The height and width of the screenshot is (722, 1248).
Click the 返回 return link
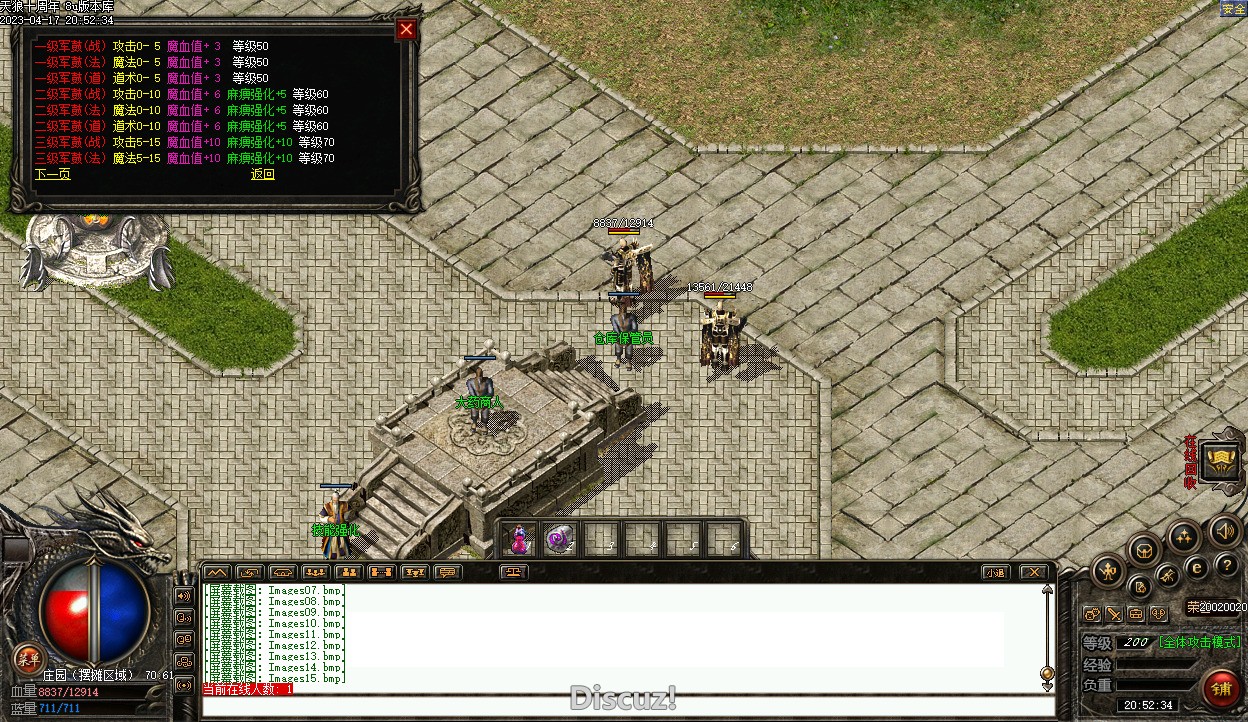pos(262,174)
